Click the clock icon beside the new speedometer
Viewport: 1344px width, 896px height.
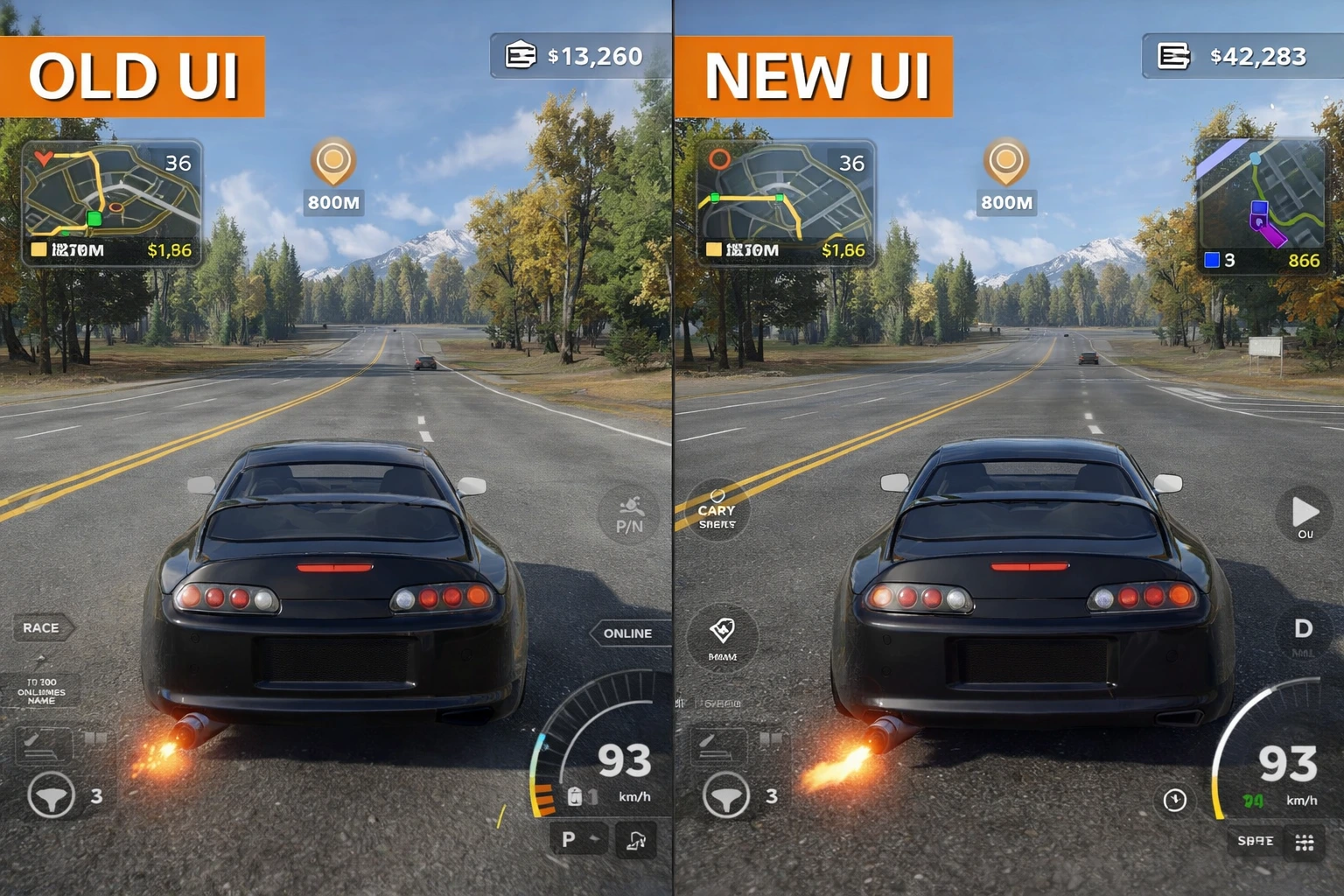point(1174,799)
